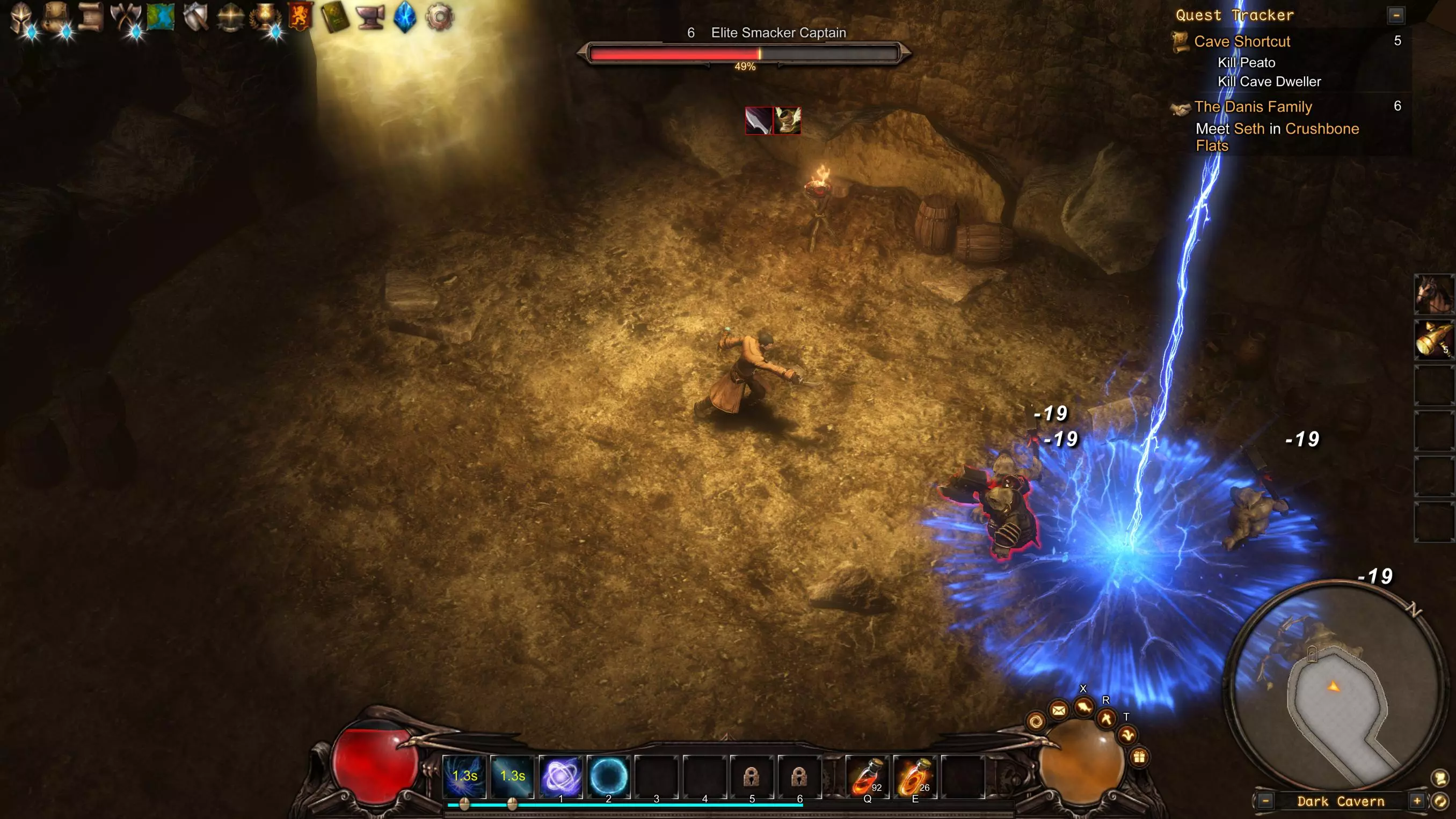Zoom in the minimap with plus
Screen dimensions: 1456x819
[1416, 801]
